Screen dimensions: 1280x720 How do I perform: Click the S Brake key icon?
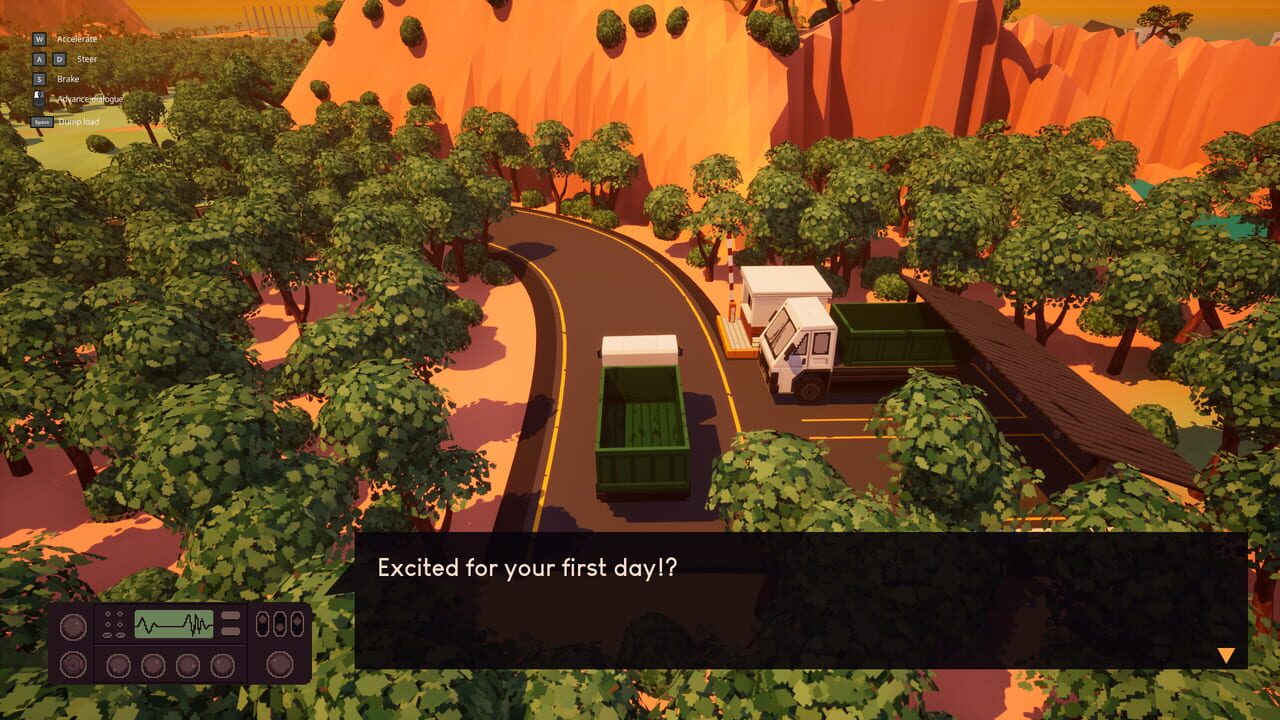click(x=39, y=78)
